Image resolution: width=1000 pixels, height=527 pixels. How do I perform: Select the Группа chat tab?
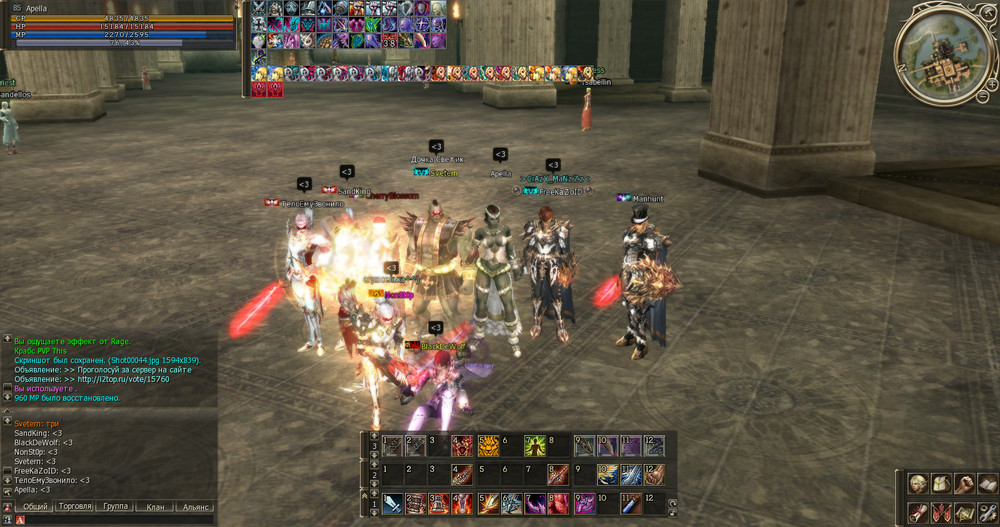(116, 507)
